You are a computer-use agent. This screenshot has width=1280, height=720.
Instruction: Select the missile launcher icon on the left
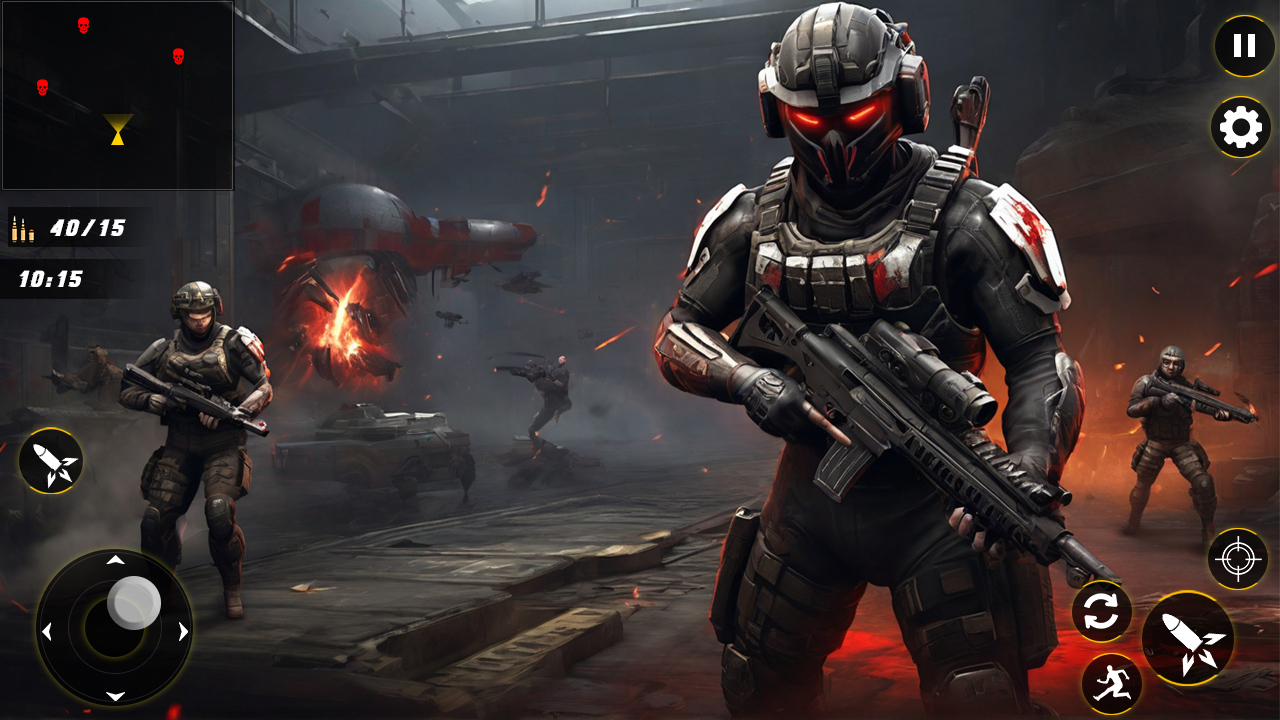(50, 463)
